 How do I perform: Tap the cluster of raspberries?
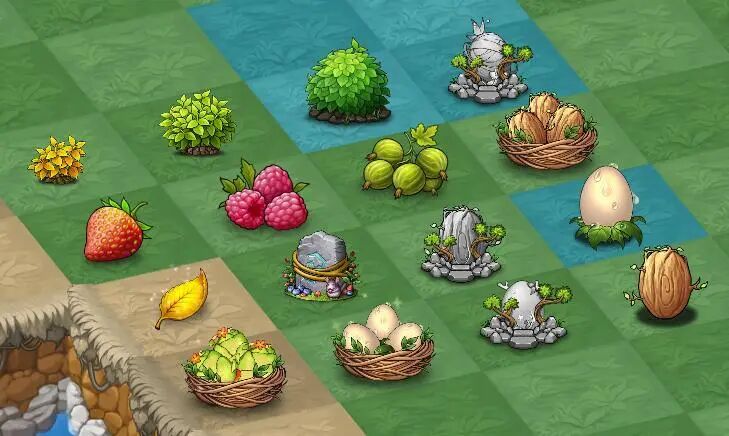point(266,196)
